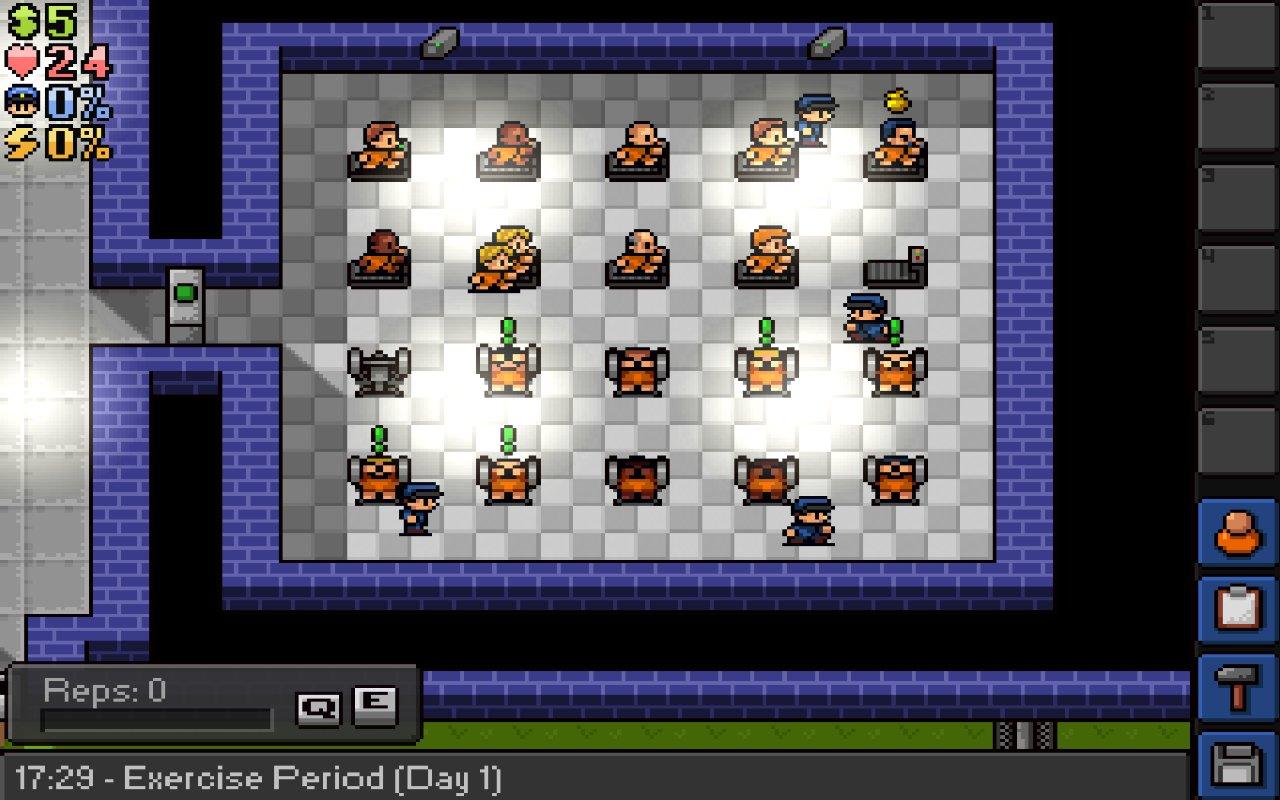Open the inmate profile menu
The width and height of the screenshot is (1280, 800).
click(x=1237, y=532)
